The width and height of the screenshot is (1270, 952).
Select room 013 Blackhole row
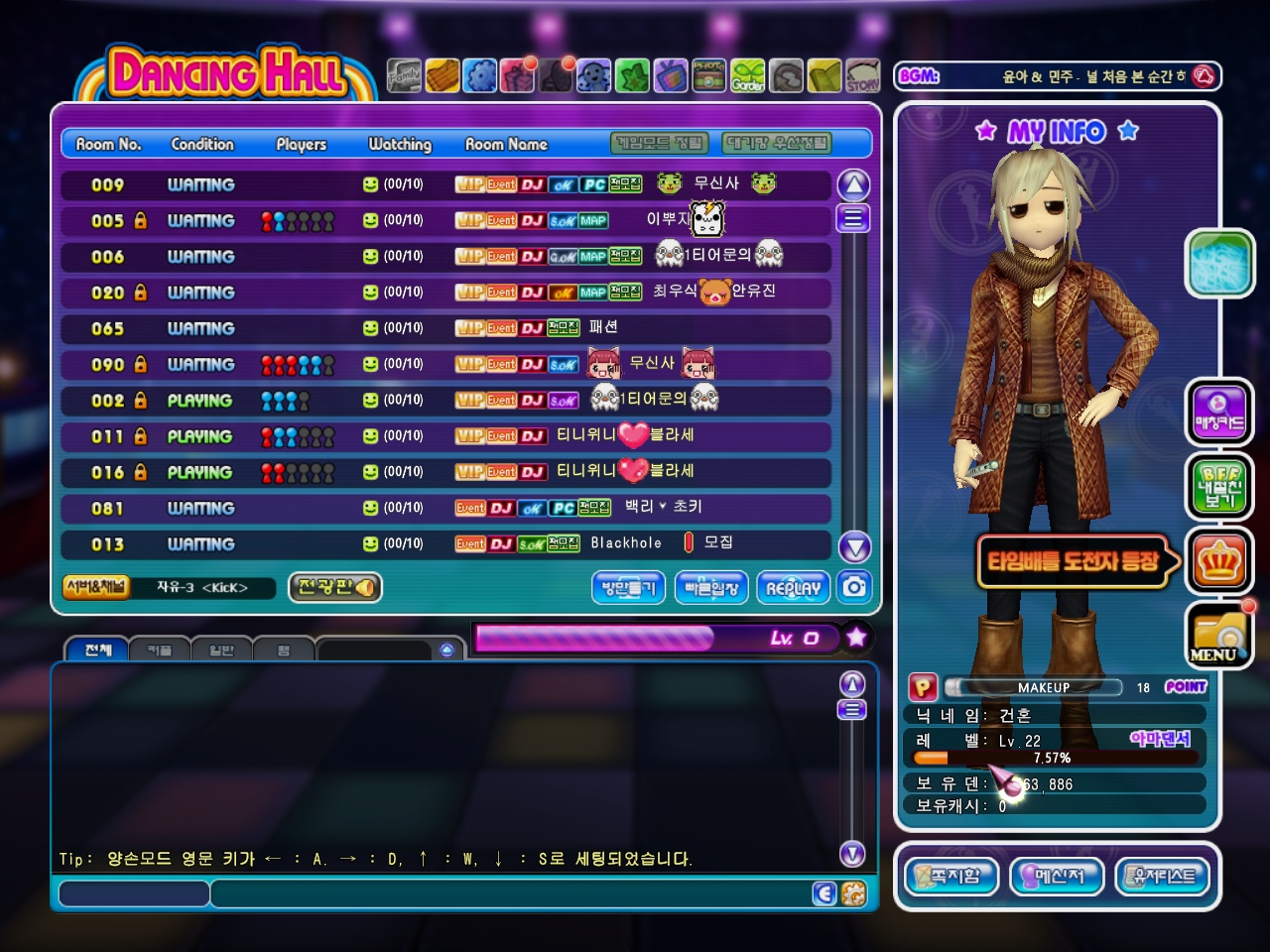point(445,543)
